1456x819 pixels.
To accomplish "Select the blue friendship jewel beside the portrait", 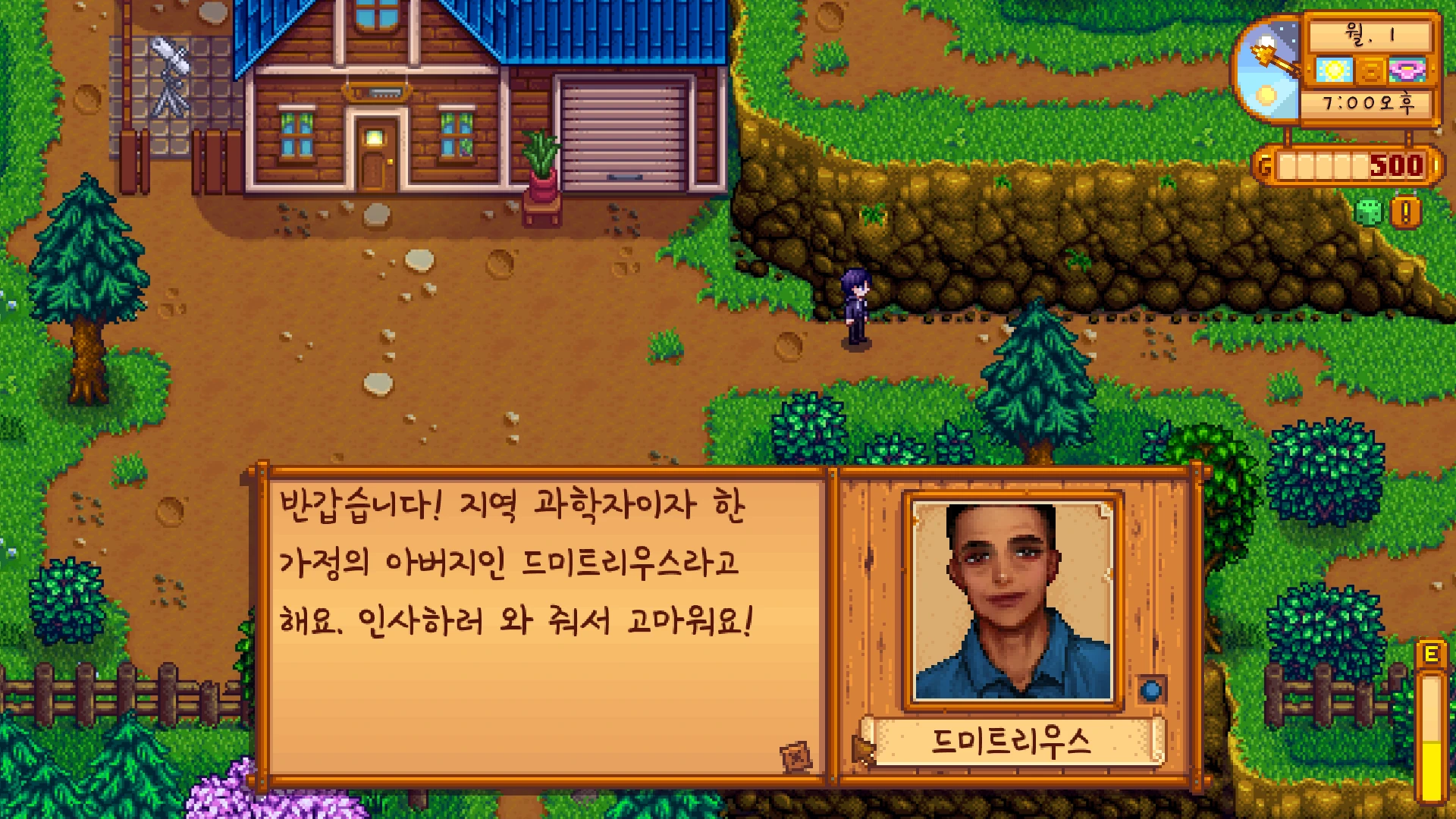I will point(1151,690).
